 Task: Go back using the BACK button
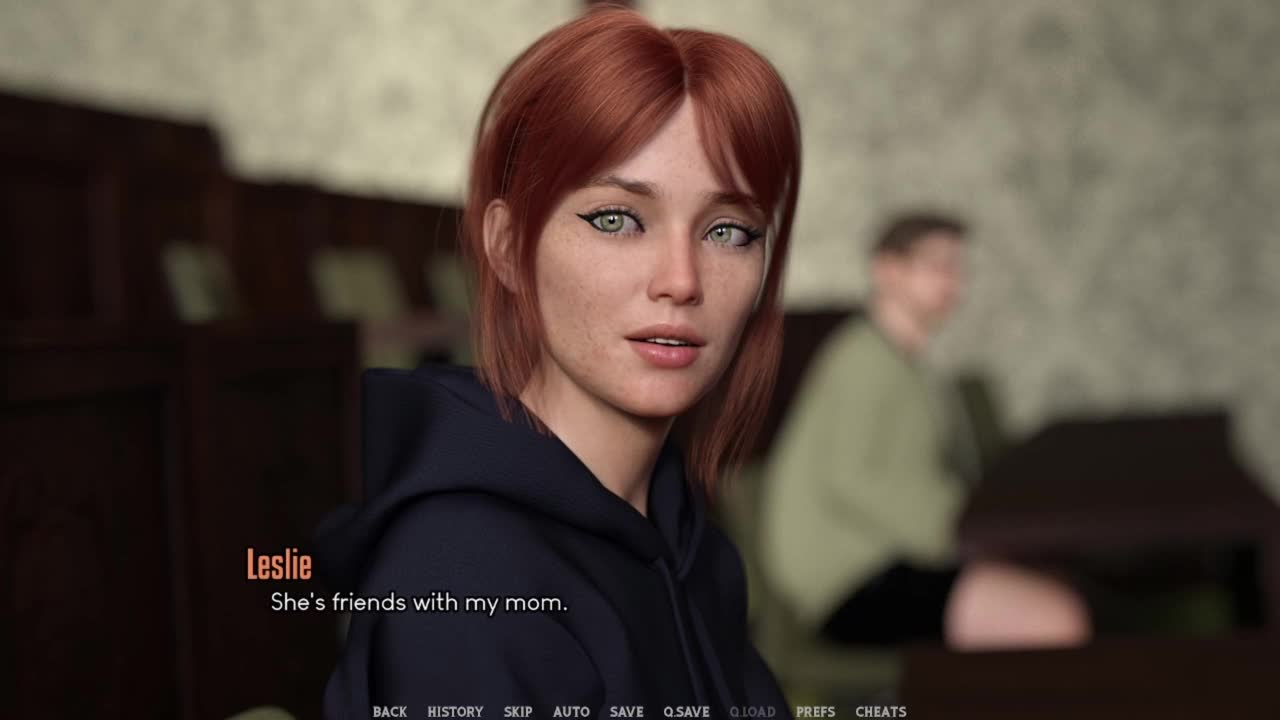click(x=389, y=712)
